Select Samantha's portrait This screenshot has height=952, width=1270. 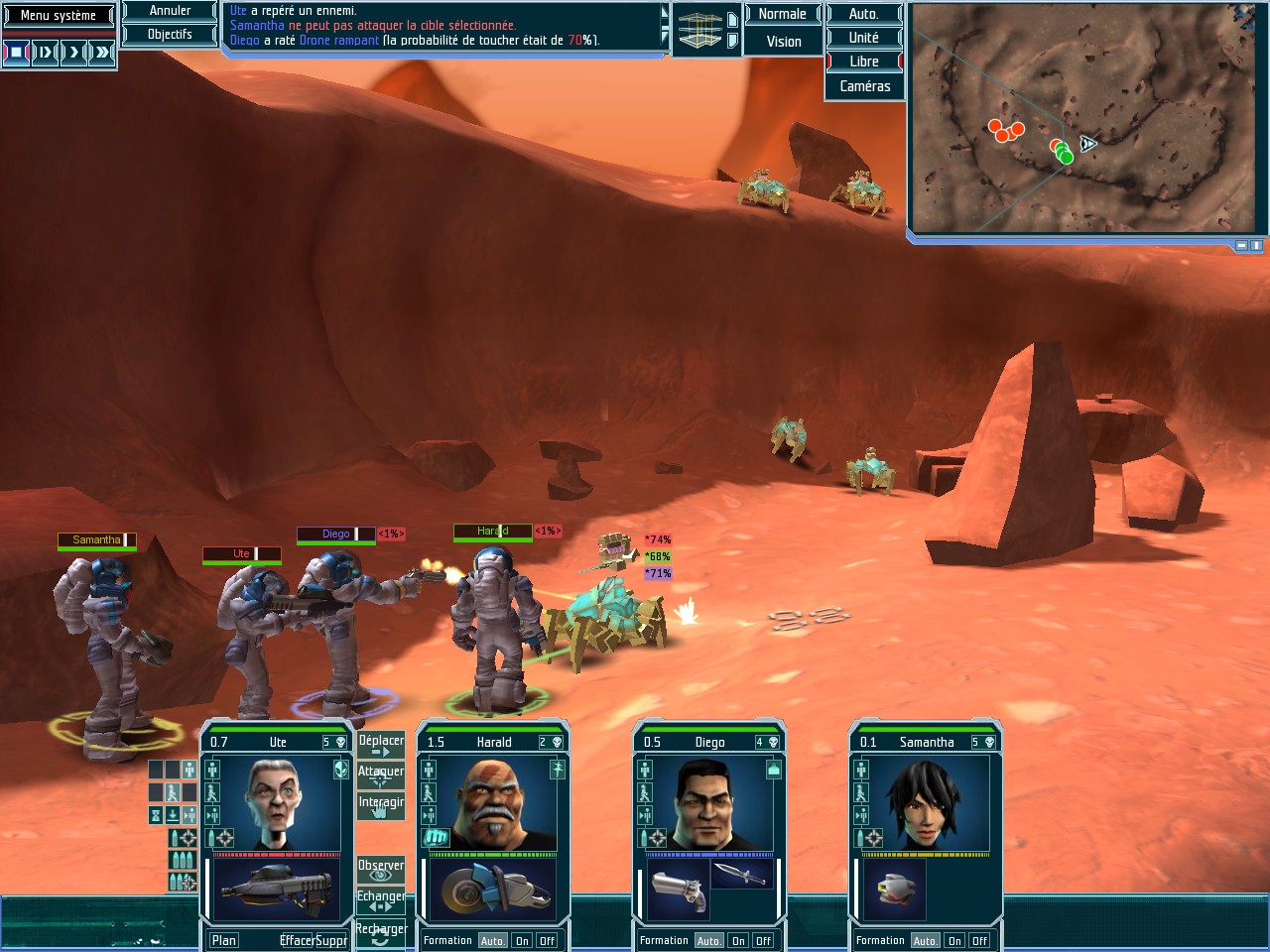(x=925, y=803)
